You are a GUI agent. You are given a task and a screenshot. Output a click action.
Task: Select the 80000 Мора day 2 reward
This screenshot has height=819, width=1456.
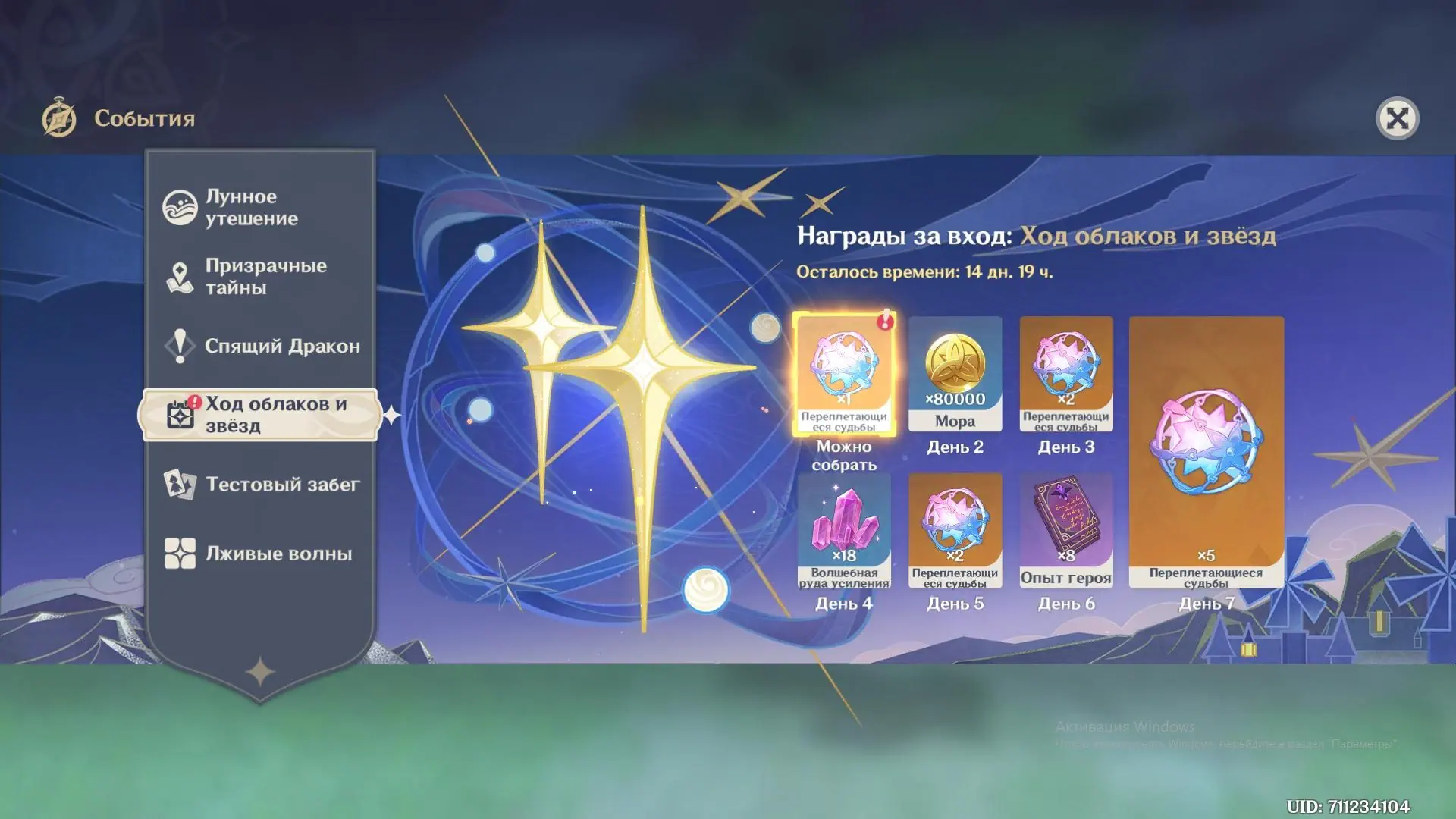tap(955, 374)
